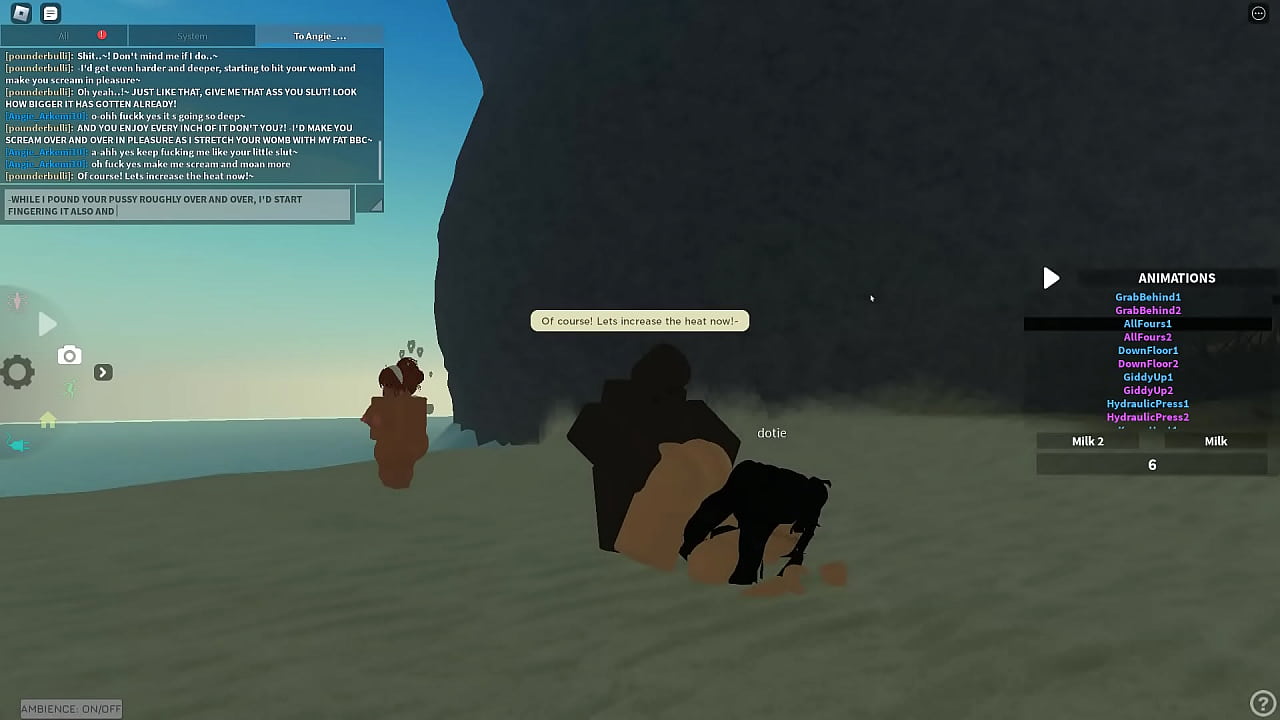Switch to the System chat tab
Screen dimensions: 1280x720
tap(192, 35)
